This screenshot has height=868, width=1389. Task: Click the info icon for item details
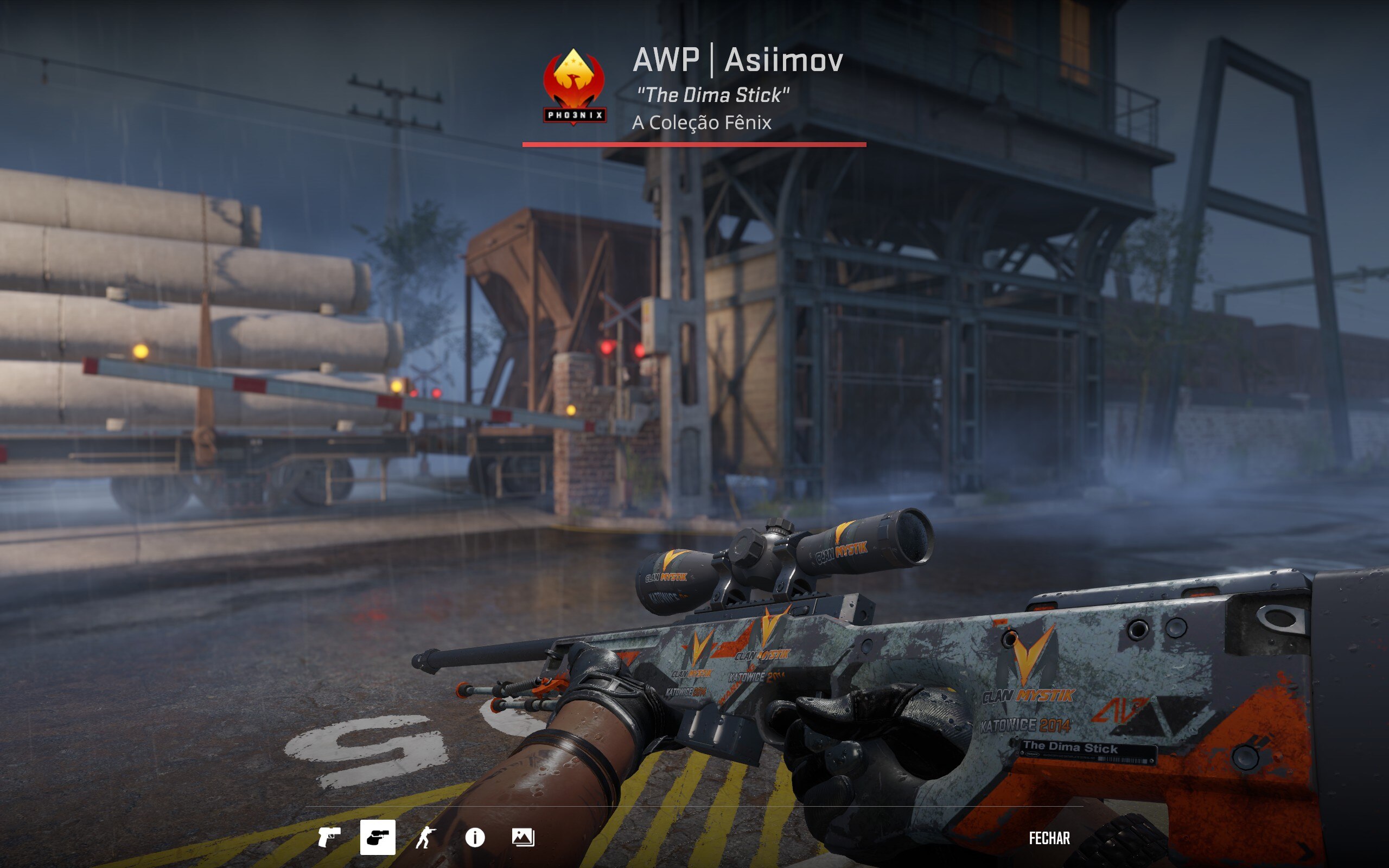click(x=474, y=839)
